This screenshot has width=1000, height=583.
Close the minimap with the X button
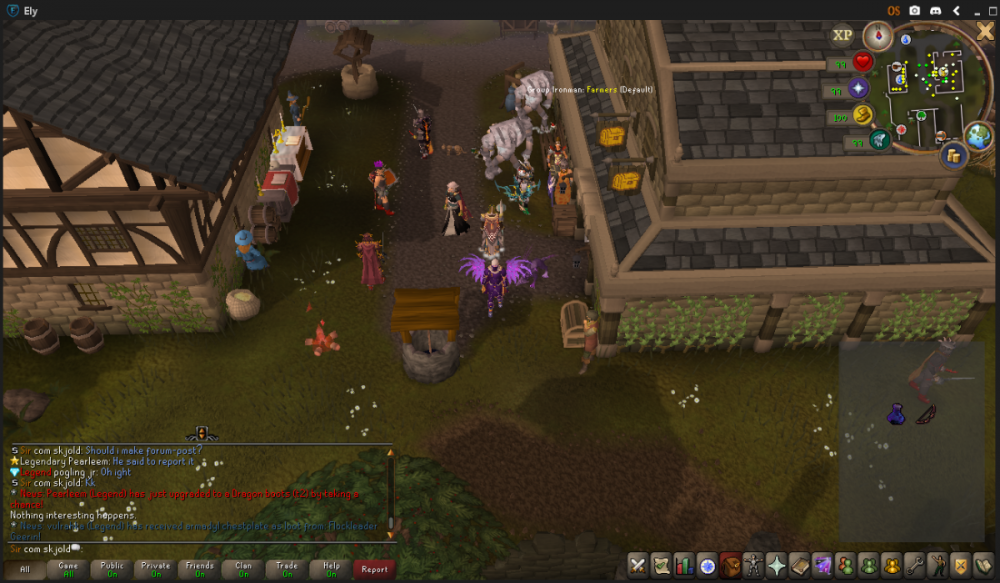[x=984, y=31]
